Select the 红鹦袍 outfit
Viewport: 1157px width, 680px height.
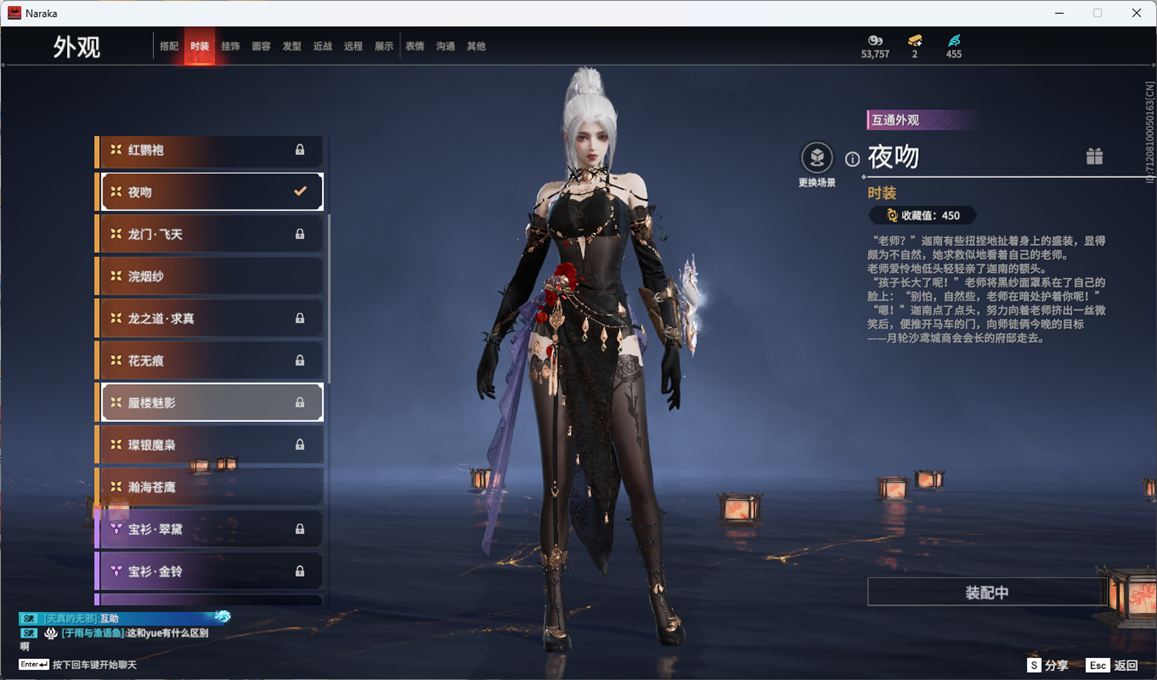(210, 150)
